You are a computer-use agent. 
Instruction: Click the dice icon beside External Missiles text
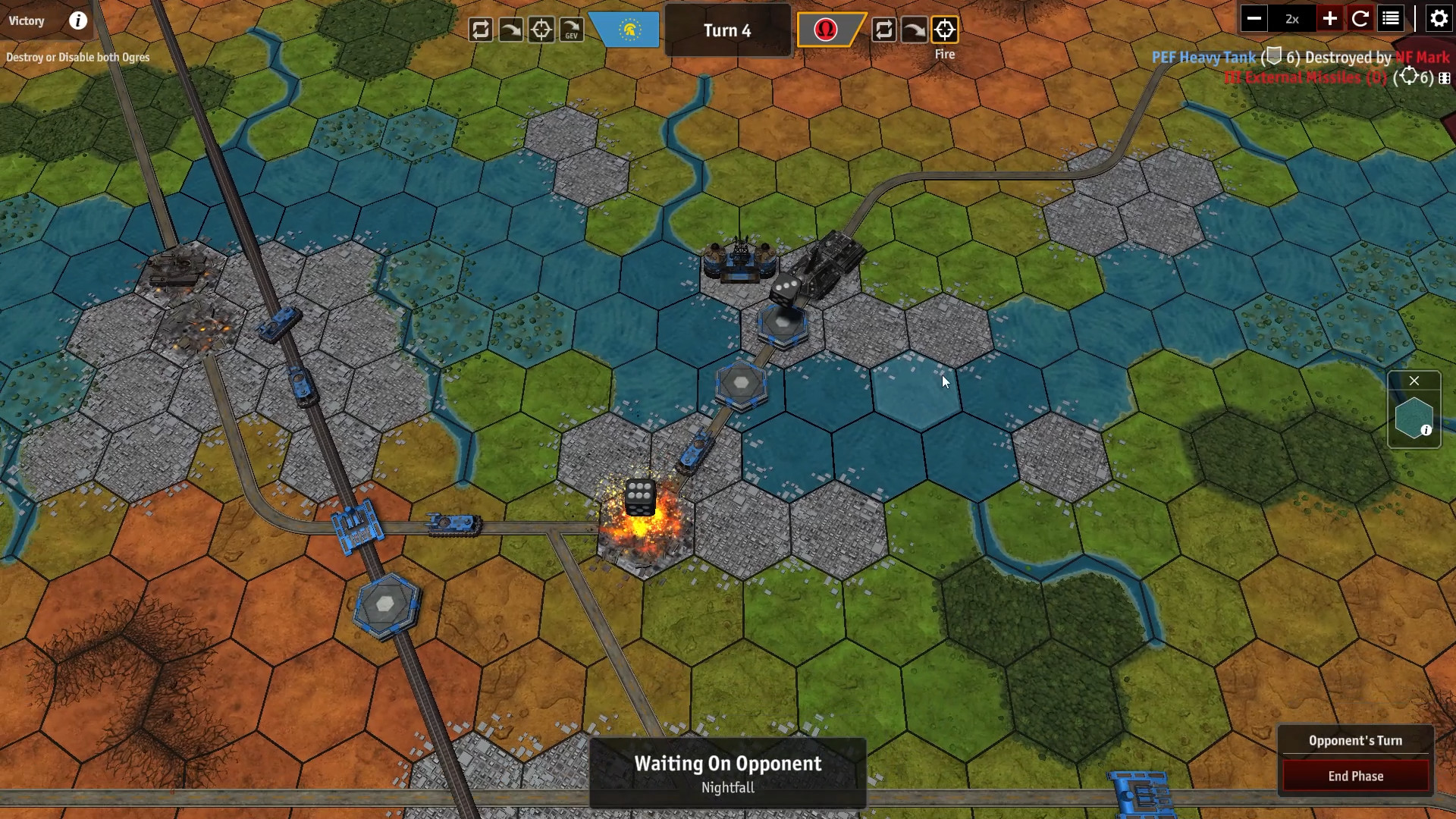[1445, 77]
